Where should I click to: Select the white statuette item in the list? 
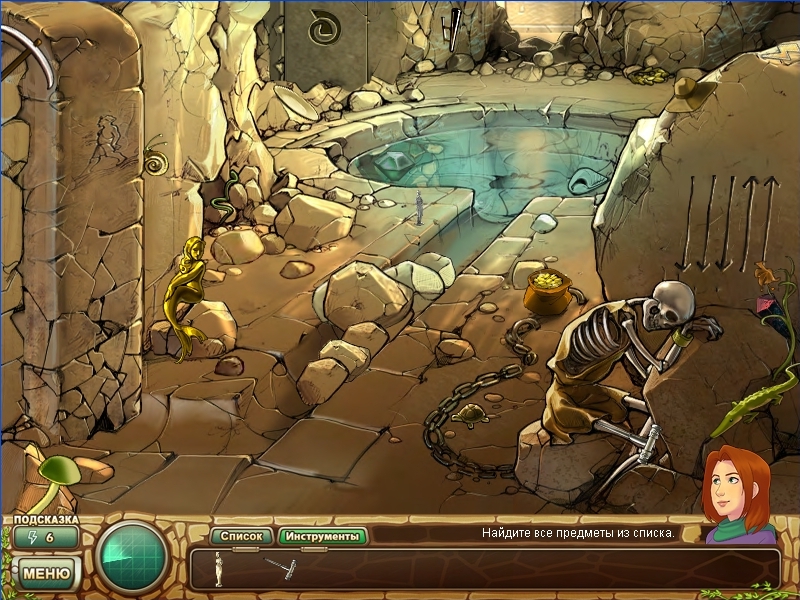click(x=217, y=568)
